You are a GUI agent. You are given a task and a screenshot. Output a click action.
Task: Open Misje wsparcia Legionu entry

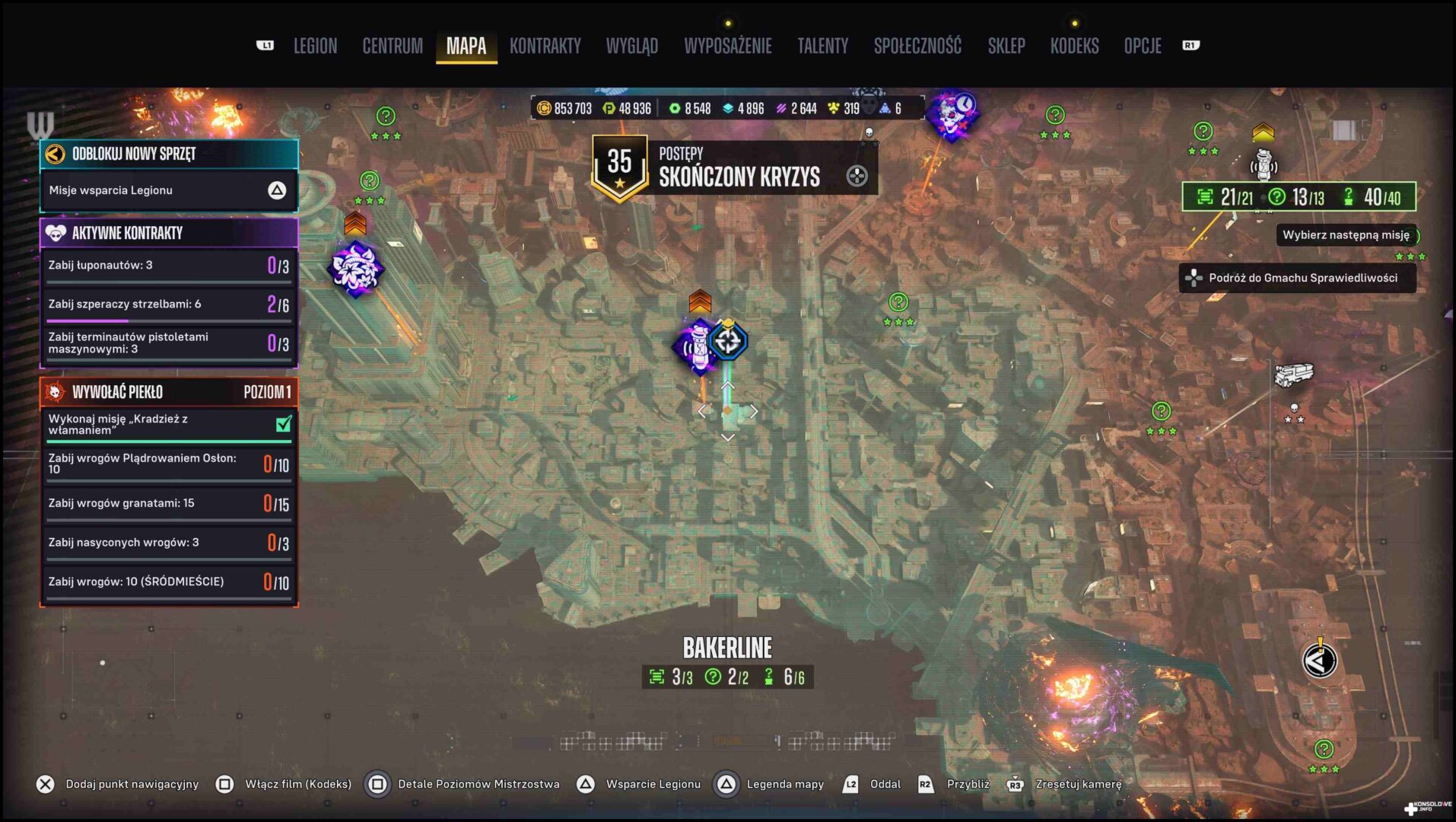168,190
